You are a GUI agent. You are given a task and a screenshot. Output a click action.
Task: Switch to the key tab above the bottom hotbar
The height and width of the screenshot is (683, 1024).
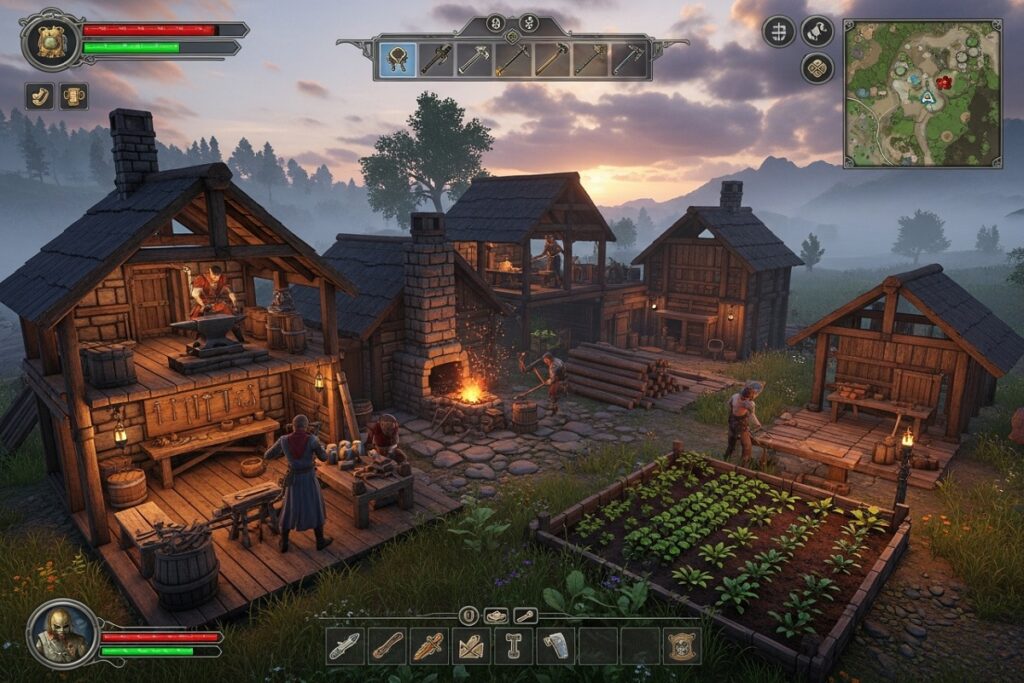(525, 616)
